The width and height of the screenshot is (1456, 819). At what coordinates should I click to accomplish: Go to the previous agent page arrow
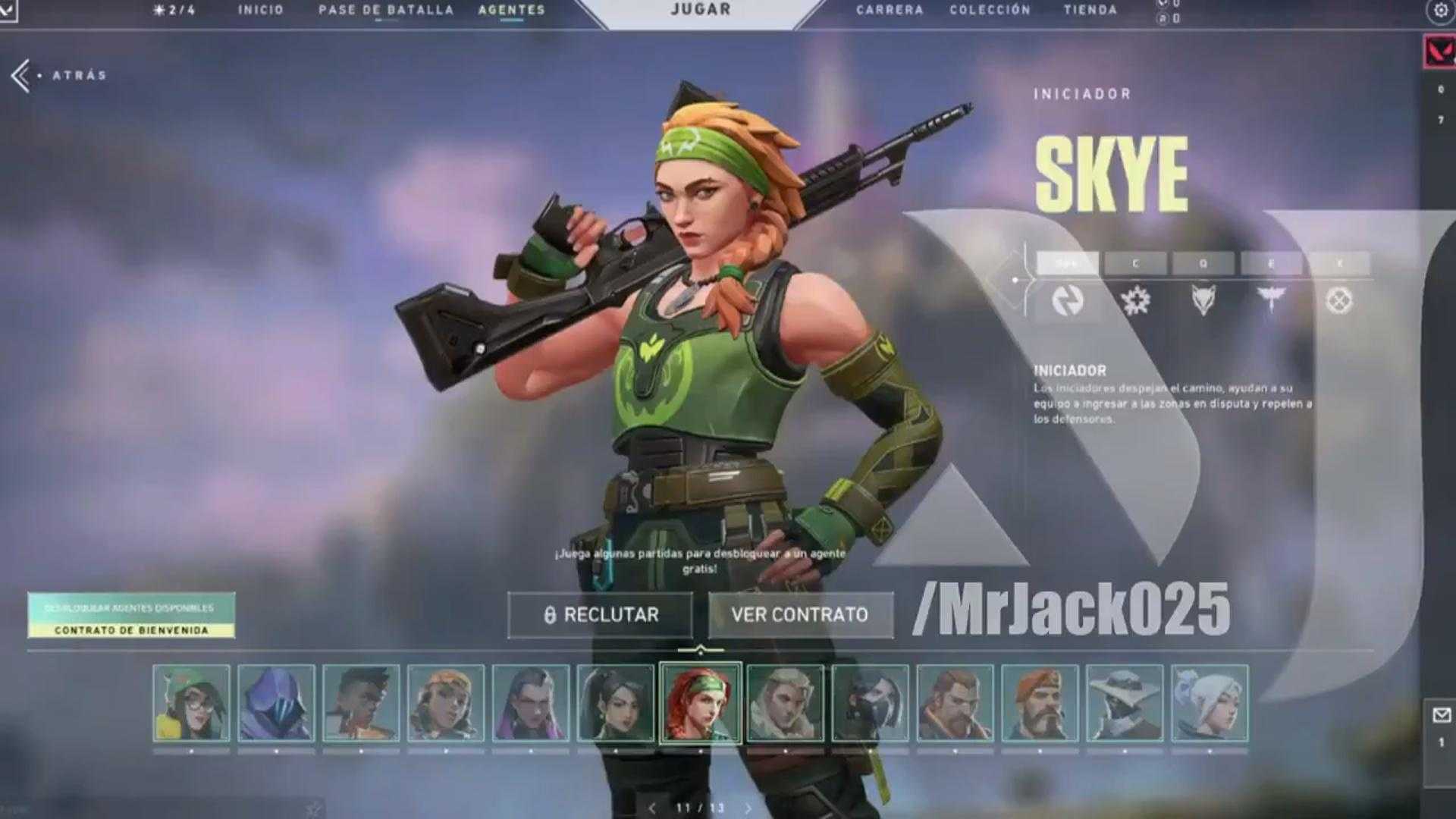pyautogui.click(x=651, y=808)
